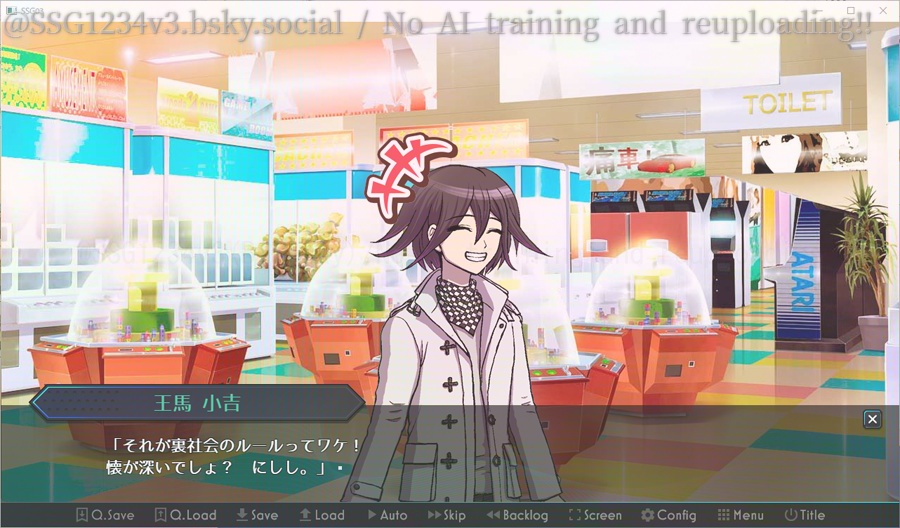The height and width of the screenshot is (528, 900).
Task: Click the Save button in bottom bar
Action: pos(257,515)
